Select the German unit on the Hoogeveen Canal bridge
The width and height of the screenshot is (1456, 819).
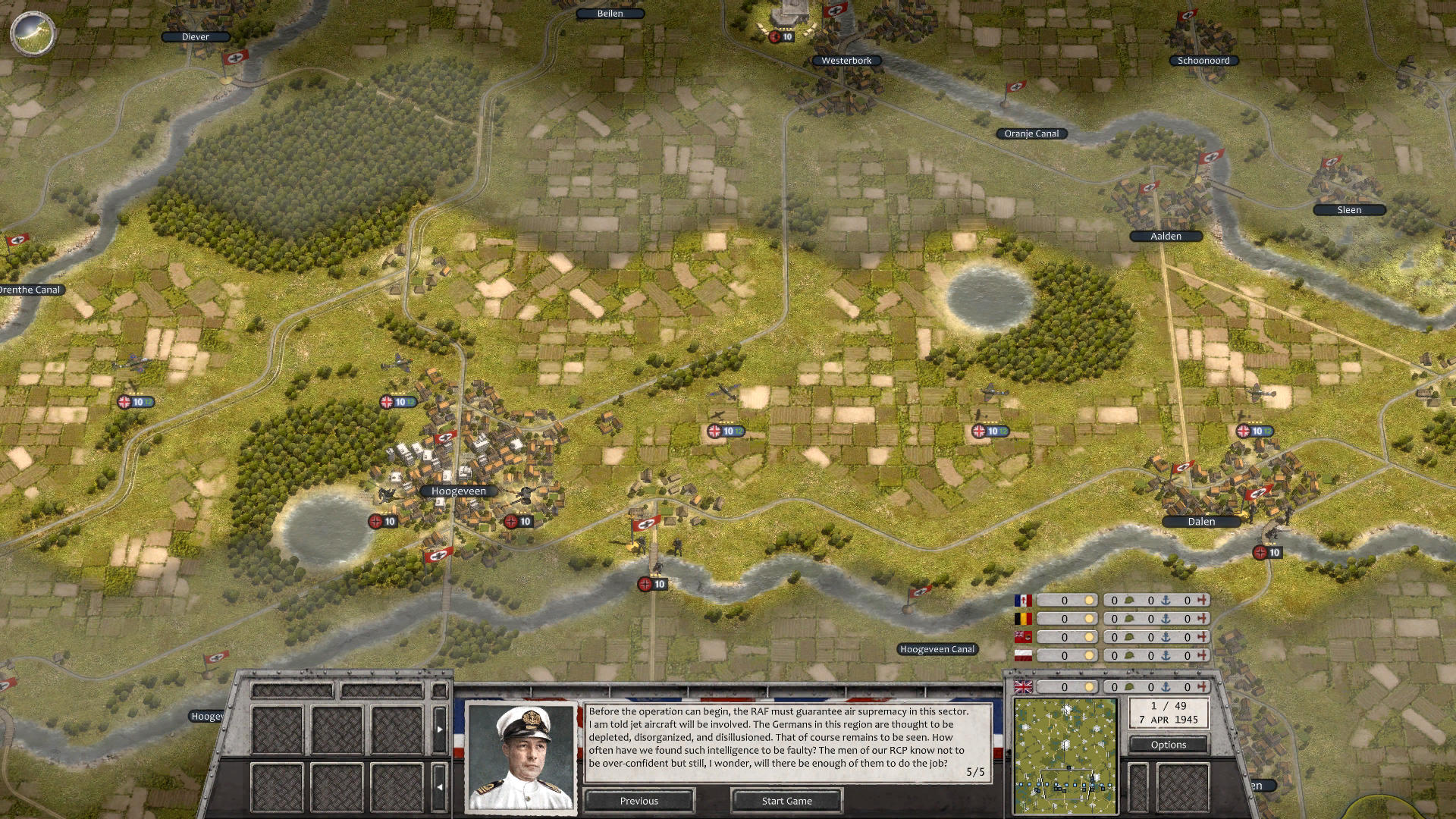point(651,584)
